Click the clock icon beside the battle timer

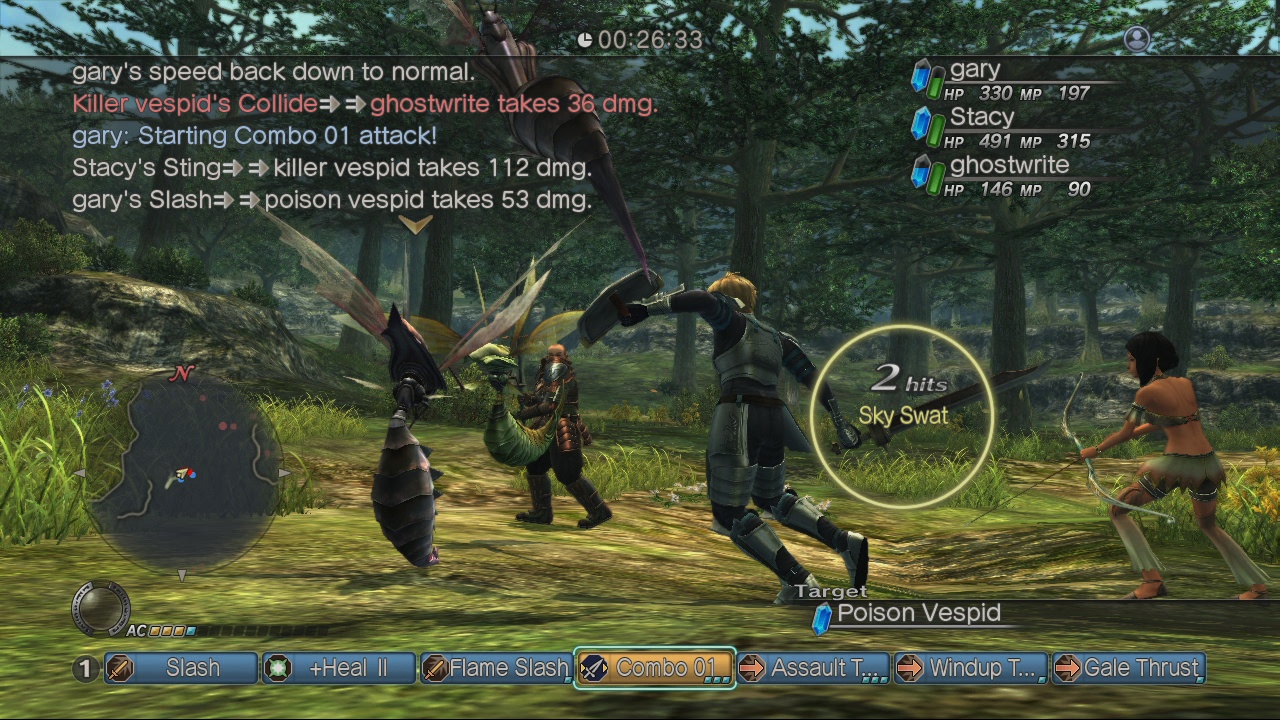[587, 41]
